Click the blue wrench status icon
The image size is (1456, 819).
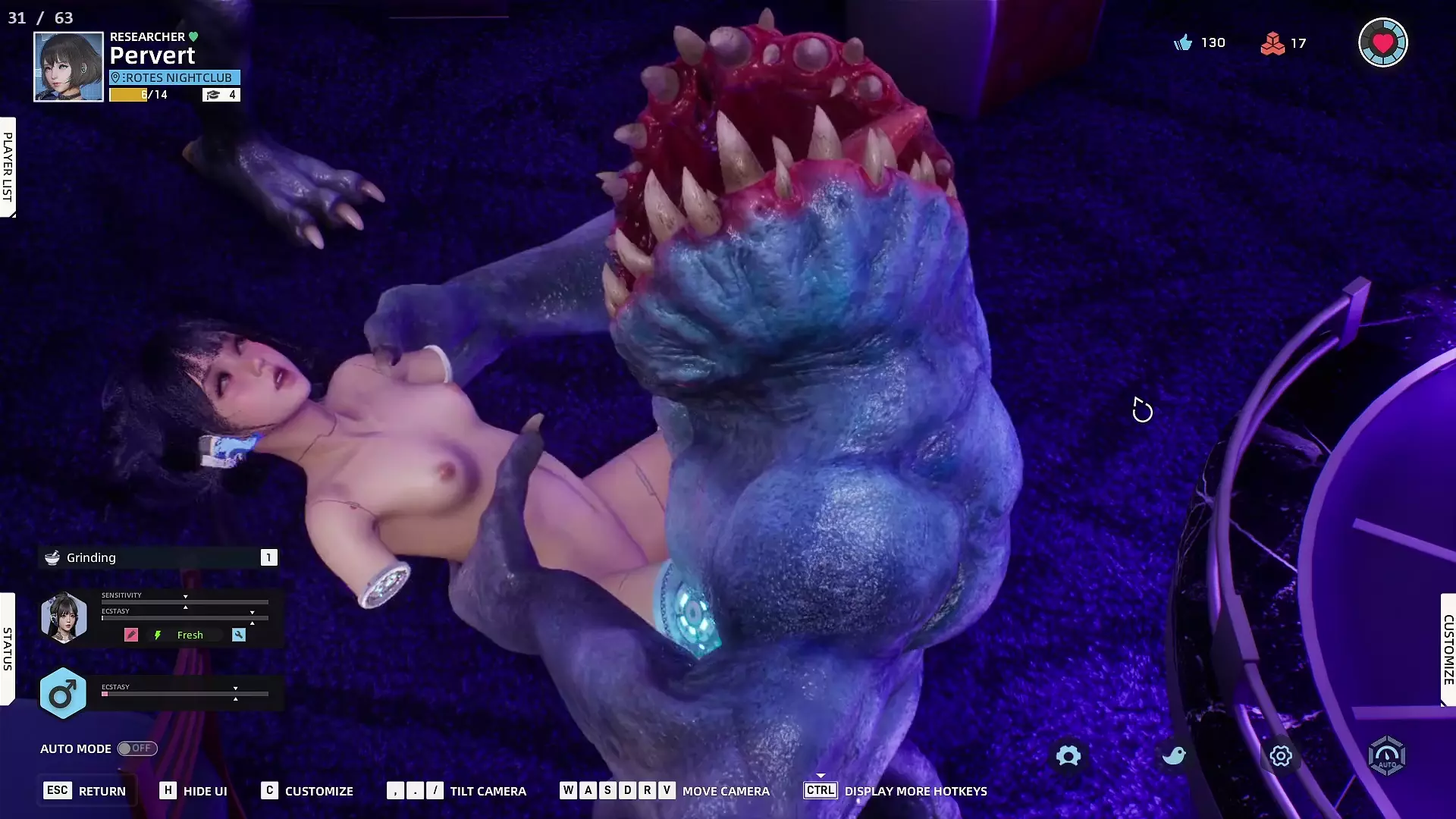tap(239, 635)
